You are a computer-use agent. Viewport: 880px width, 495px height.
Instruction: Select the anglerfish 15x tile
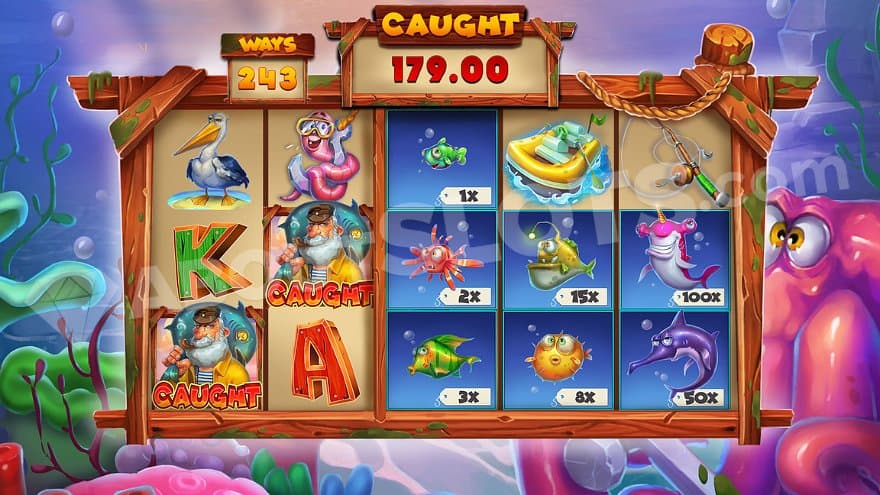coord(559,259)
